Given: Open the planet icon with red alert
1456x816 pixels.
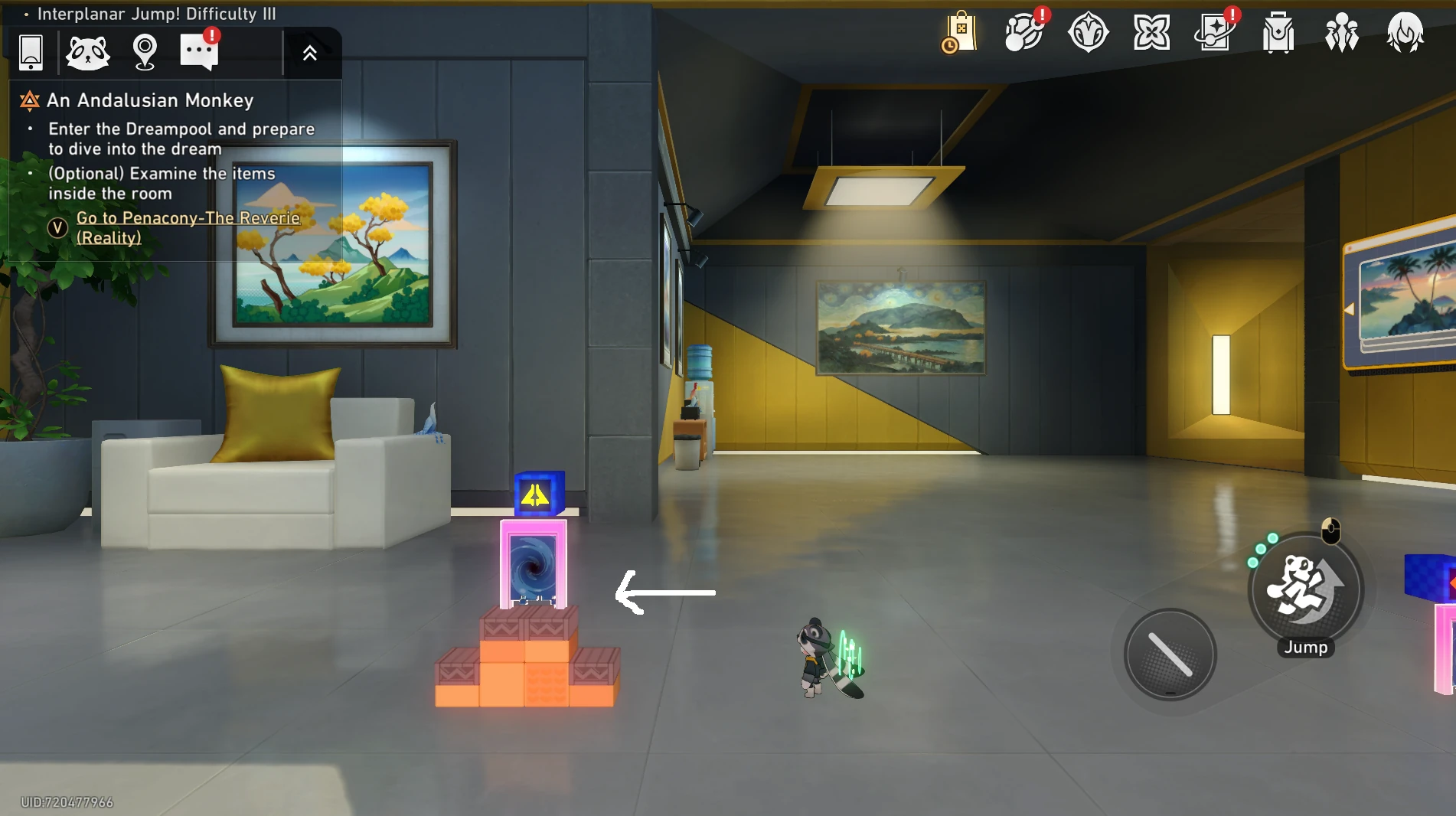Looking at the screenshot, I should pos(1024,33).
